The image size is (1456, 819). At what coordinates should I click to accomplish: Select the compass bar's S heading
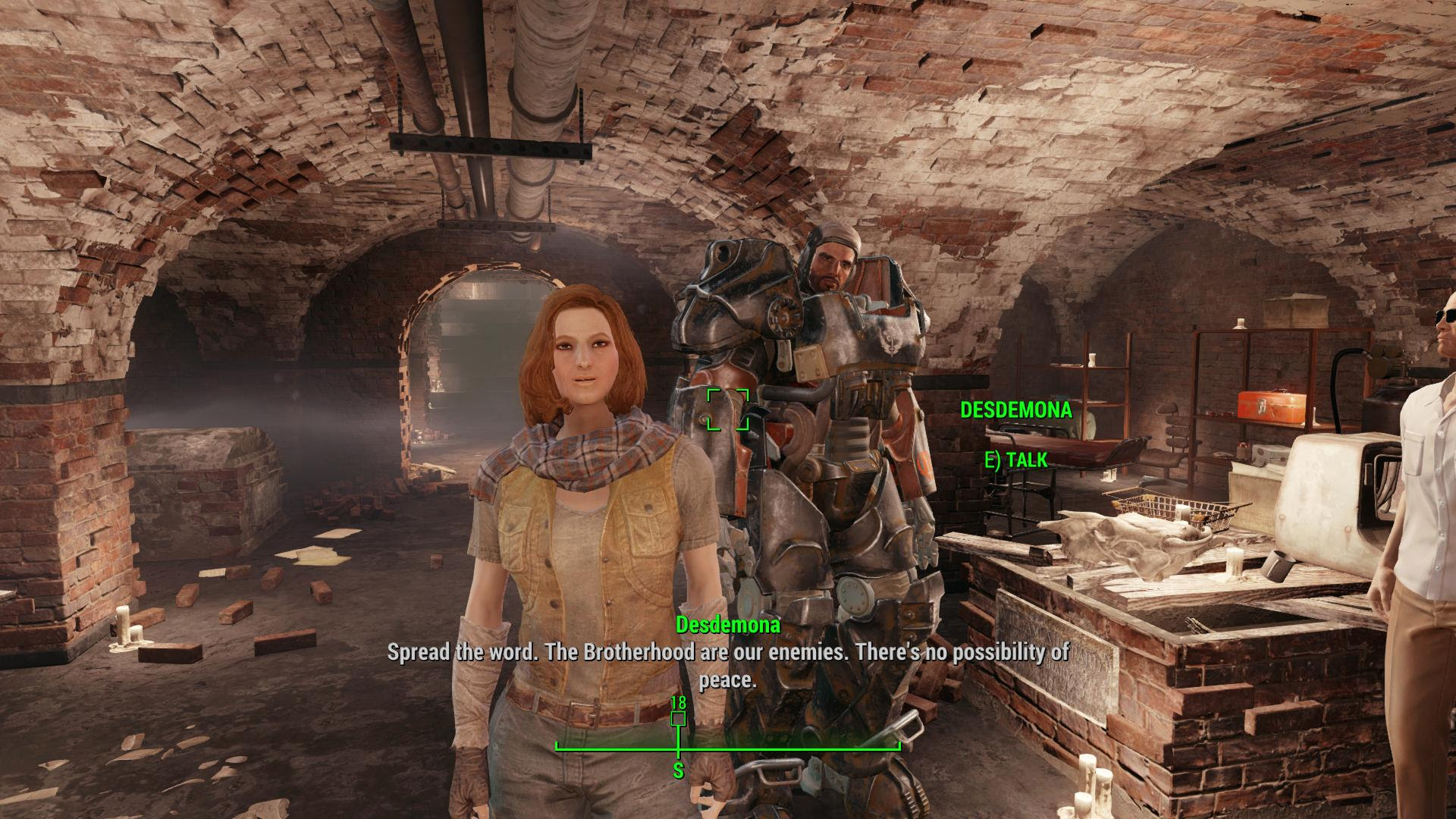point(678,771)
